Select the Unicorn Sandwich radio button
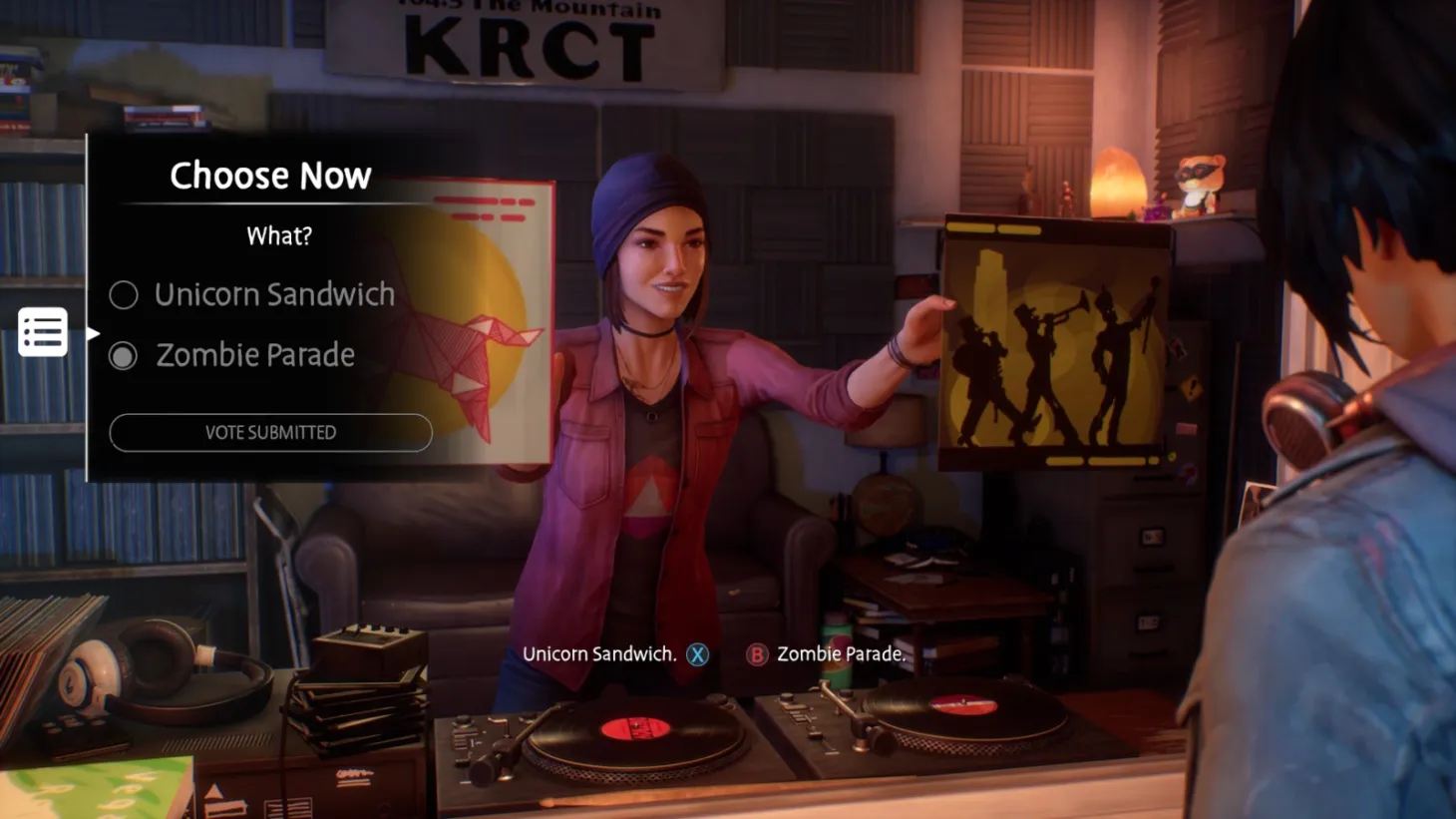The image size is (1456, 819). tap(124, 295)
